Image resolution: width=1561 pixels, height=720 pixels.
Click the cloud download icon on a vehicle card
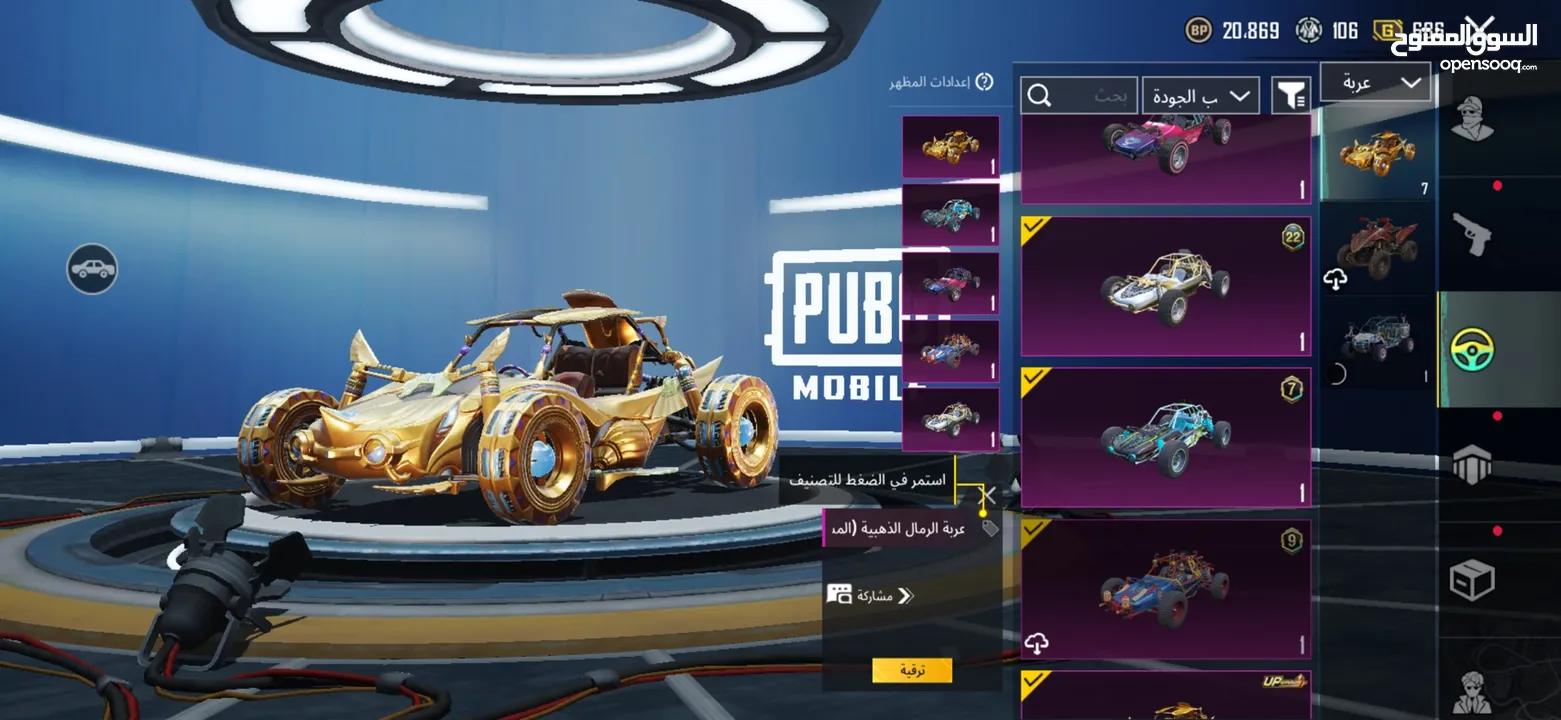tap(1035, 642)
